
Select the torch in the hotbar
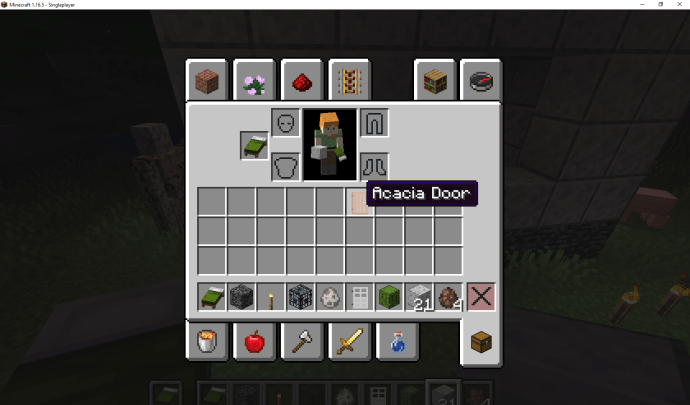point(270,297)
